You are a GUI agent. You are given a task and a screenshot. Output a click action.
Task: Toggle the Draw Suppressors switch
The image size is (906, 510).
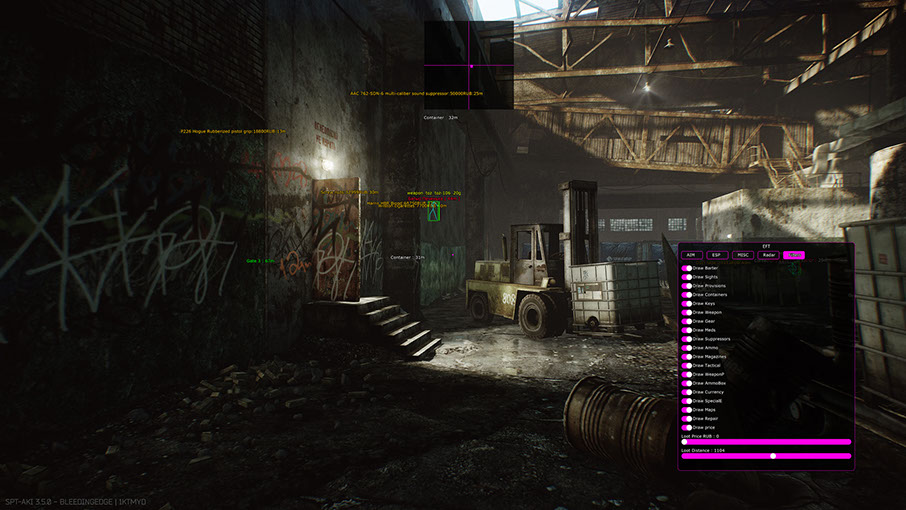point(687,339)
